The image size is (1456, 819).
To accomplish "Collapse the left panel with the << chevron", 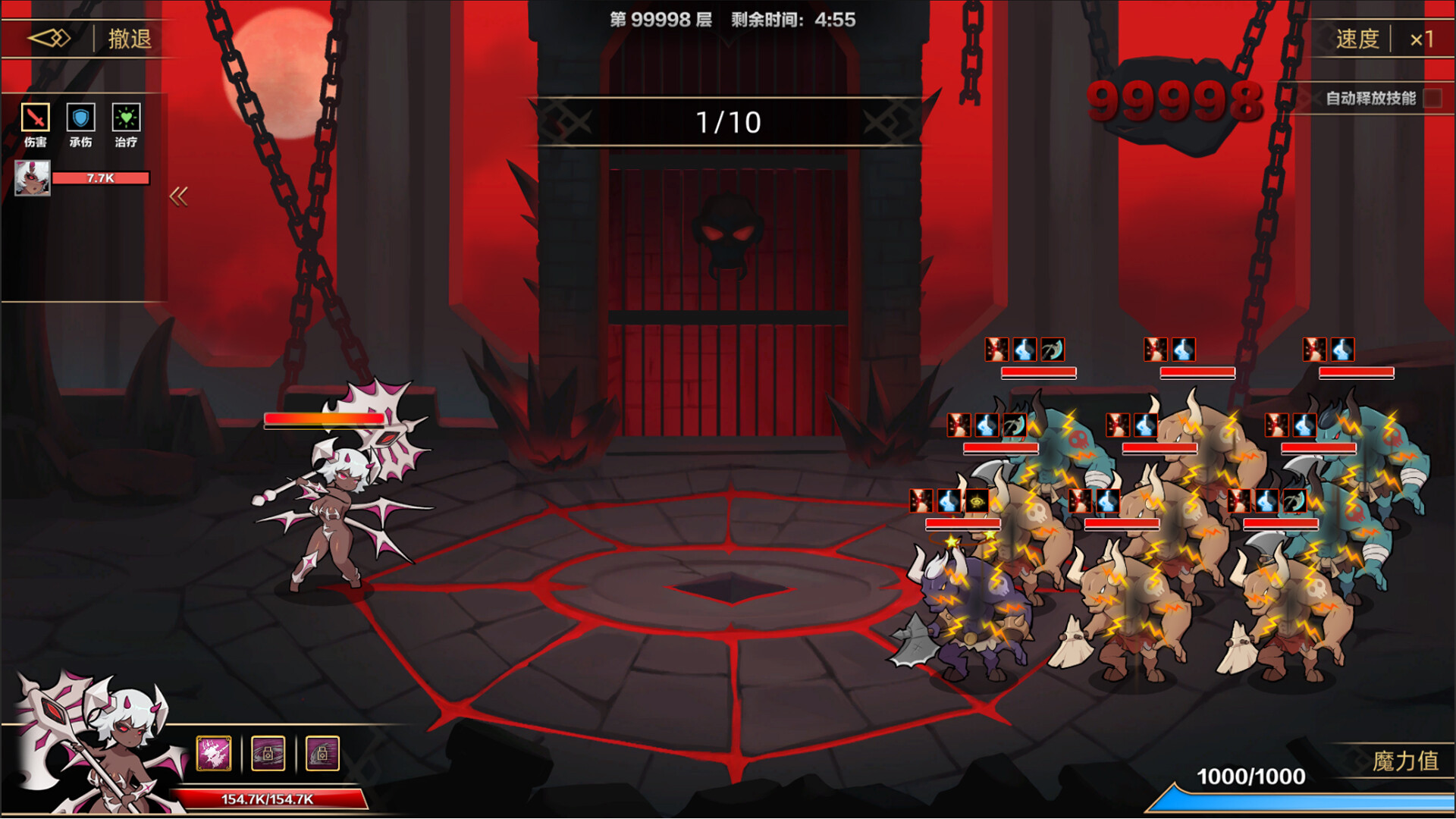I will (x=179, y=196).
